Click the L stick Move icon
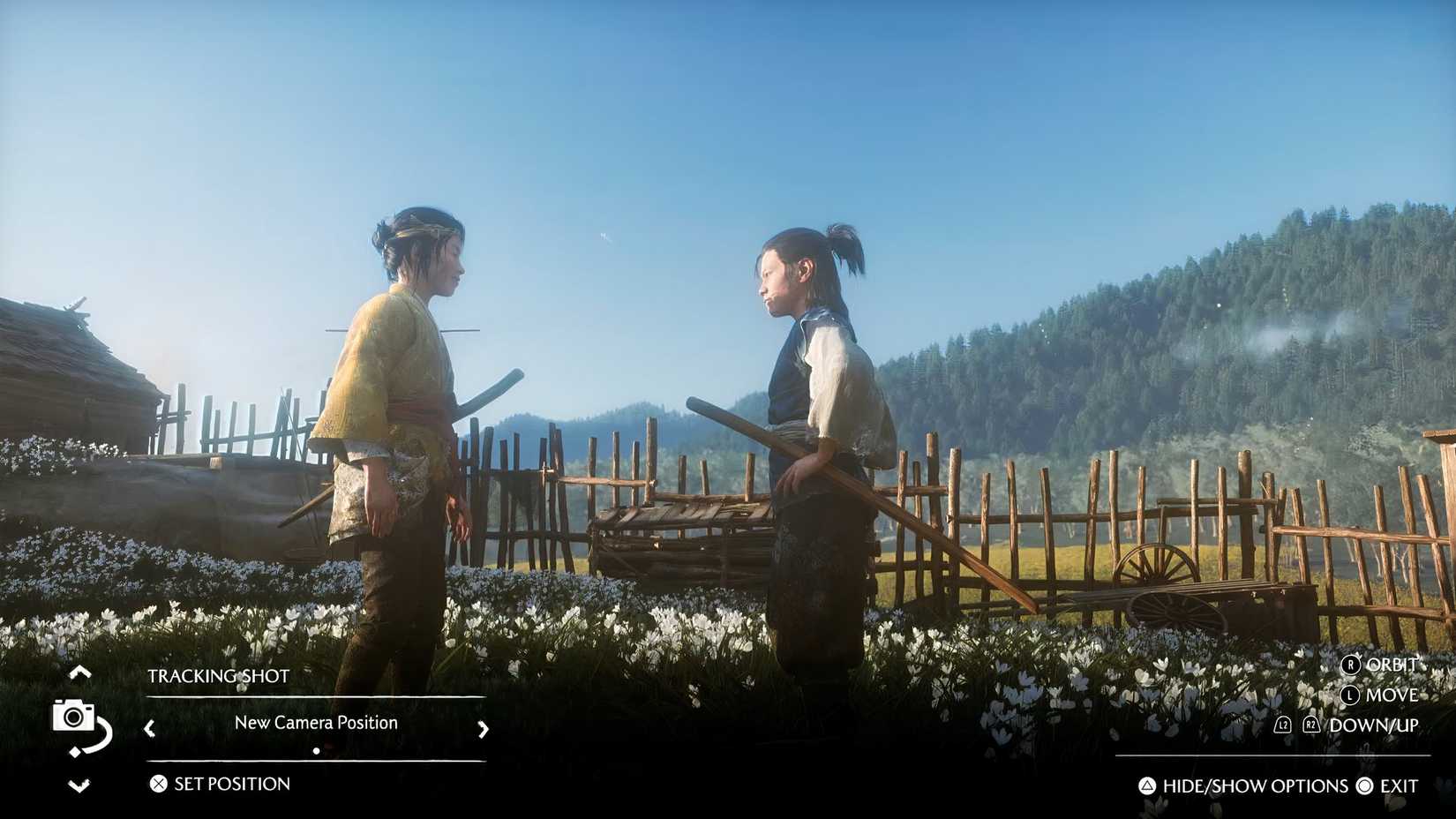 1348,696
